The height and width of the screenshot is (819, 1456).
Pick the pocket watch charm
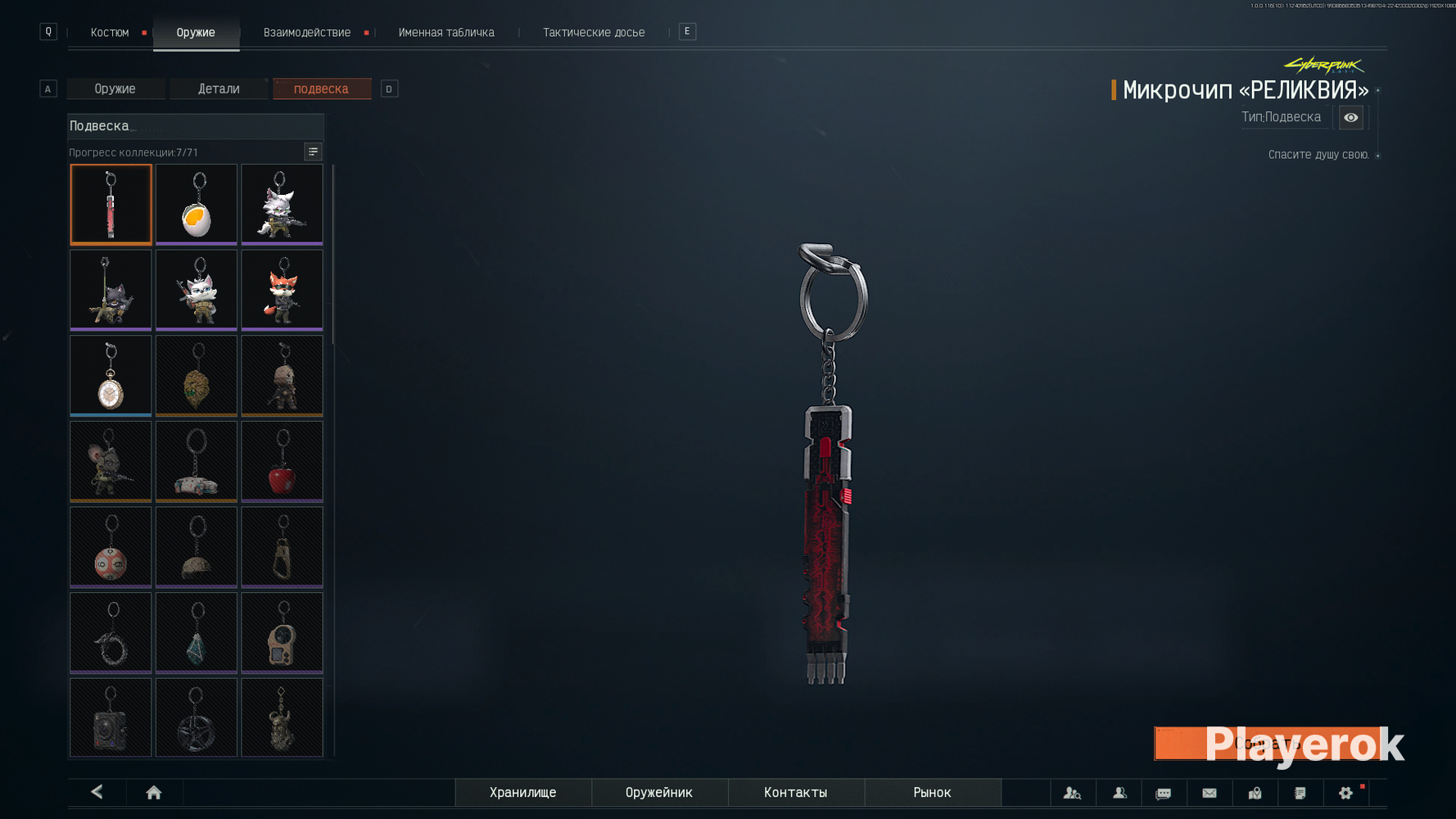[111, 375]
